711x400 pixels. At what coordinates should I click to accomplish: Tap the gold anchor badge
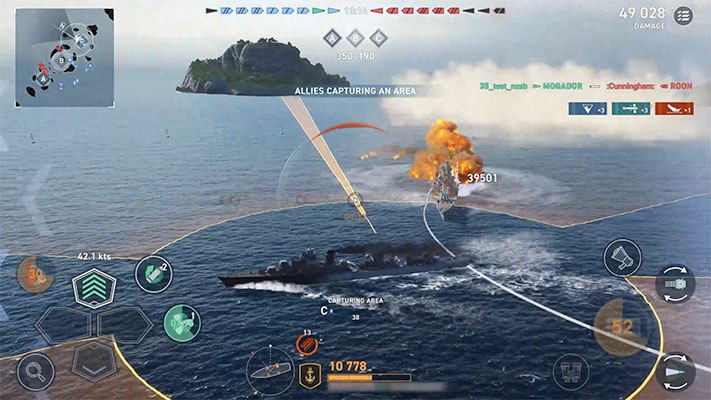[x=310, y=375]
